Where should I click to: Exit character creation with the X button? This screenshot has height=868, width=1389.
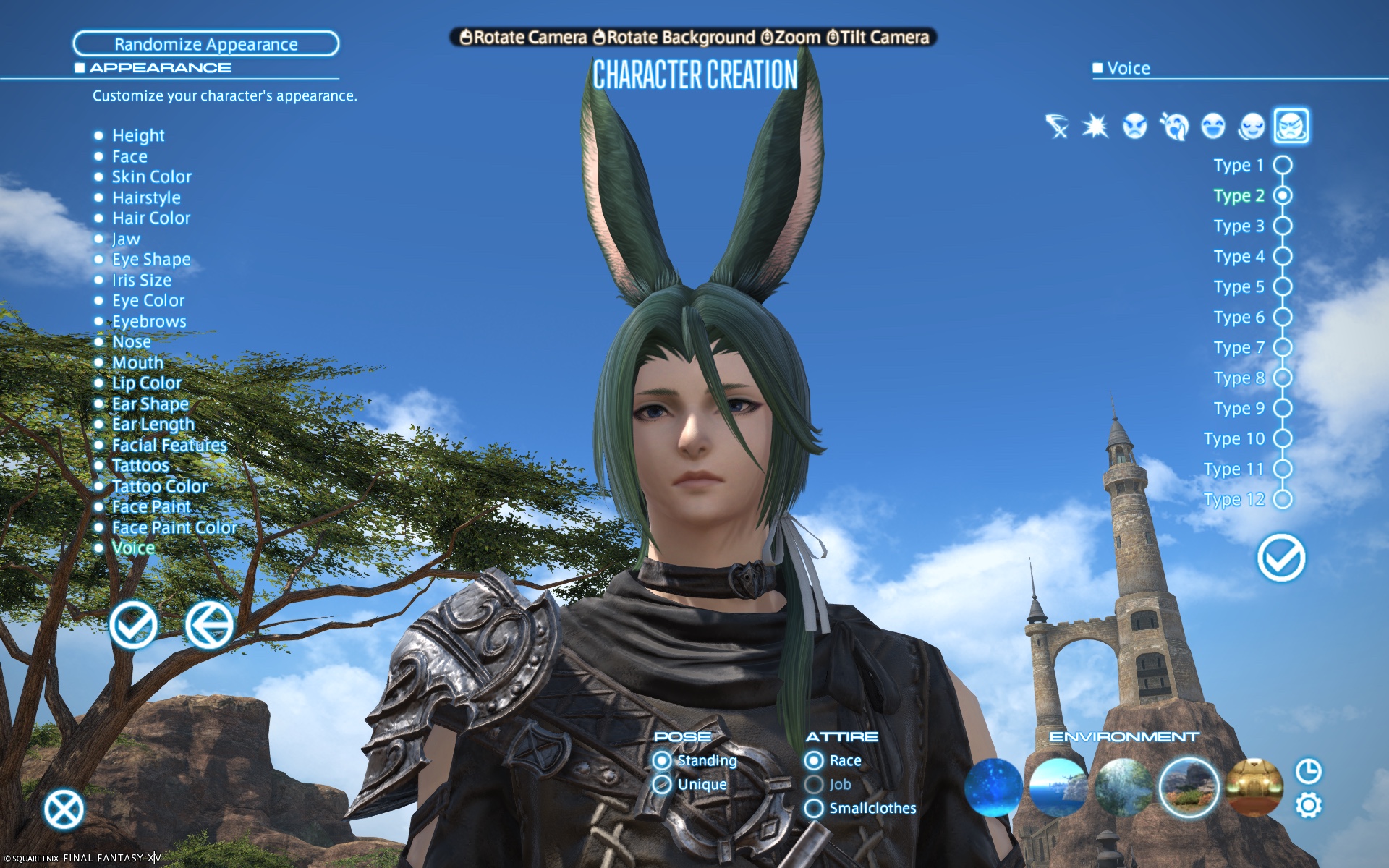click(64, 809)
